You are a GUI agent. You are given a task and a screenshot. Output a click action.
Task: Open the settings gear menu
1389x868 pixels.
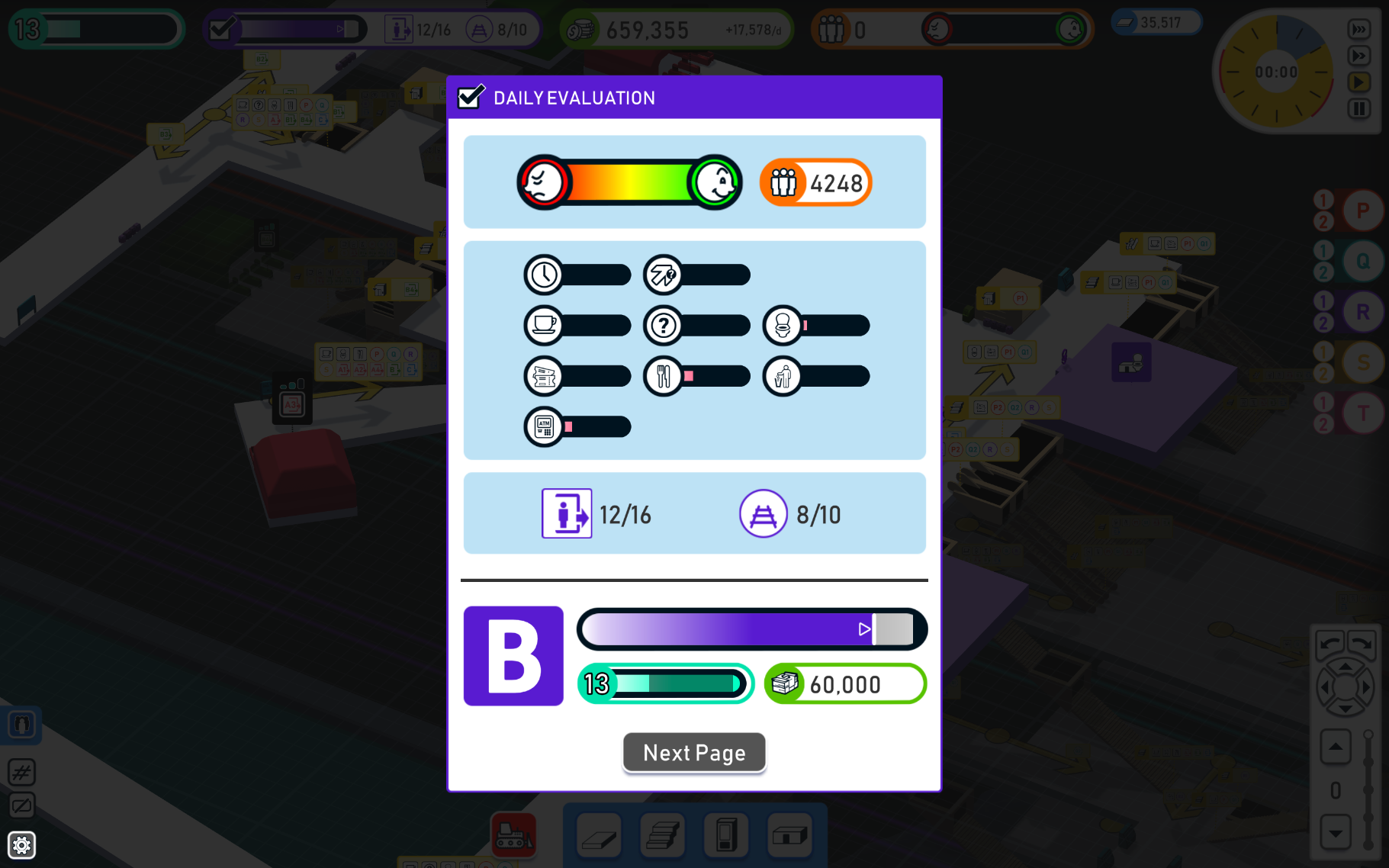tap(22, 845)
